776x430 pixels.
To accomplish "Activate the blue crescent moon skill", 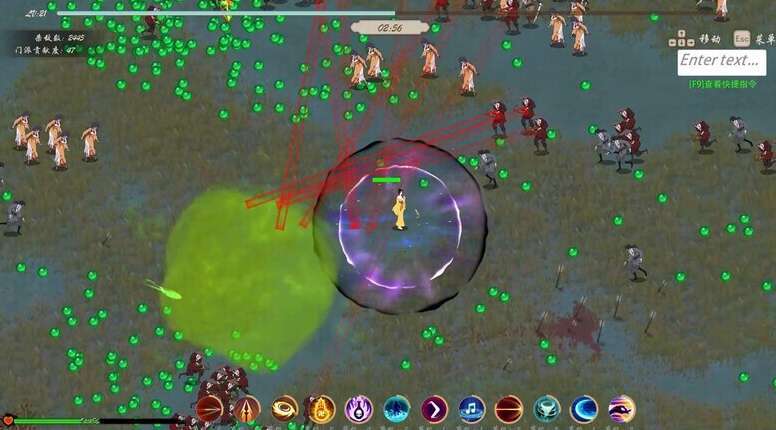I will coord(584,409).
